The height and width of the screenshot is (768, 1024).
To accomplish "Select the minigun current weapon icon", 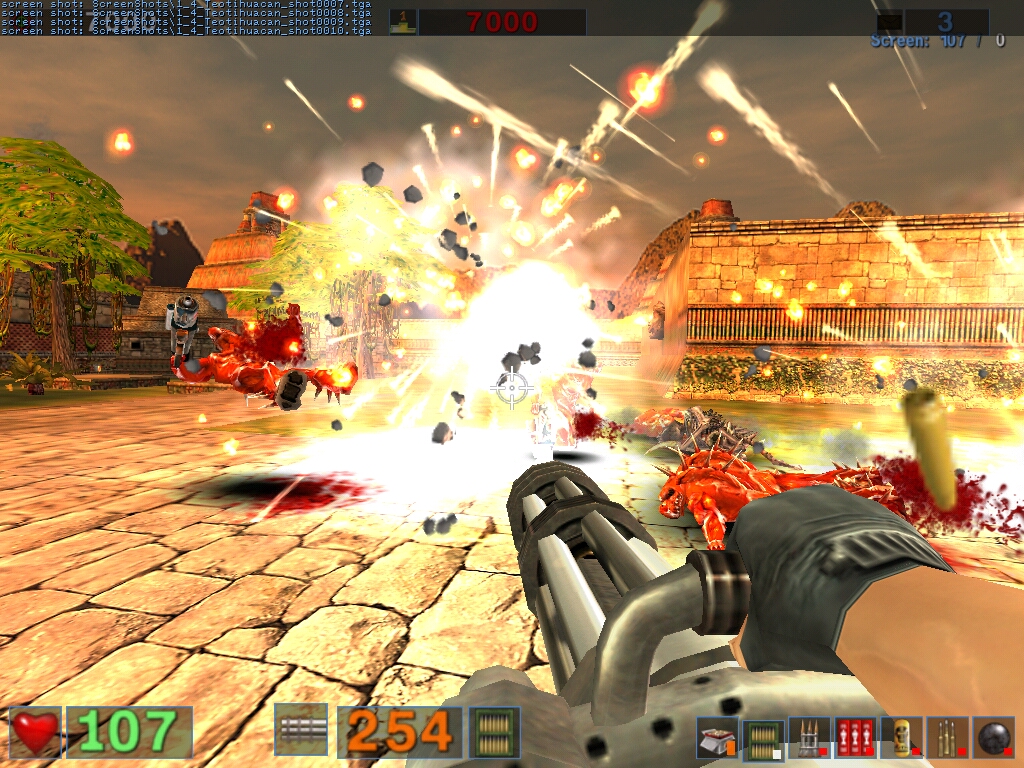I will pyautogui.click(x=300, y=730).
